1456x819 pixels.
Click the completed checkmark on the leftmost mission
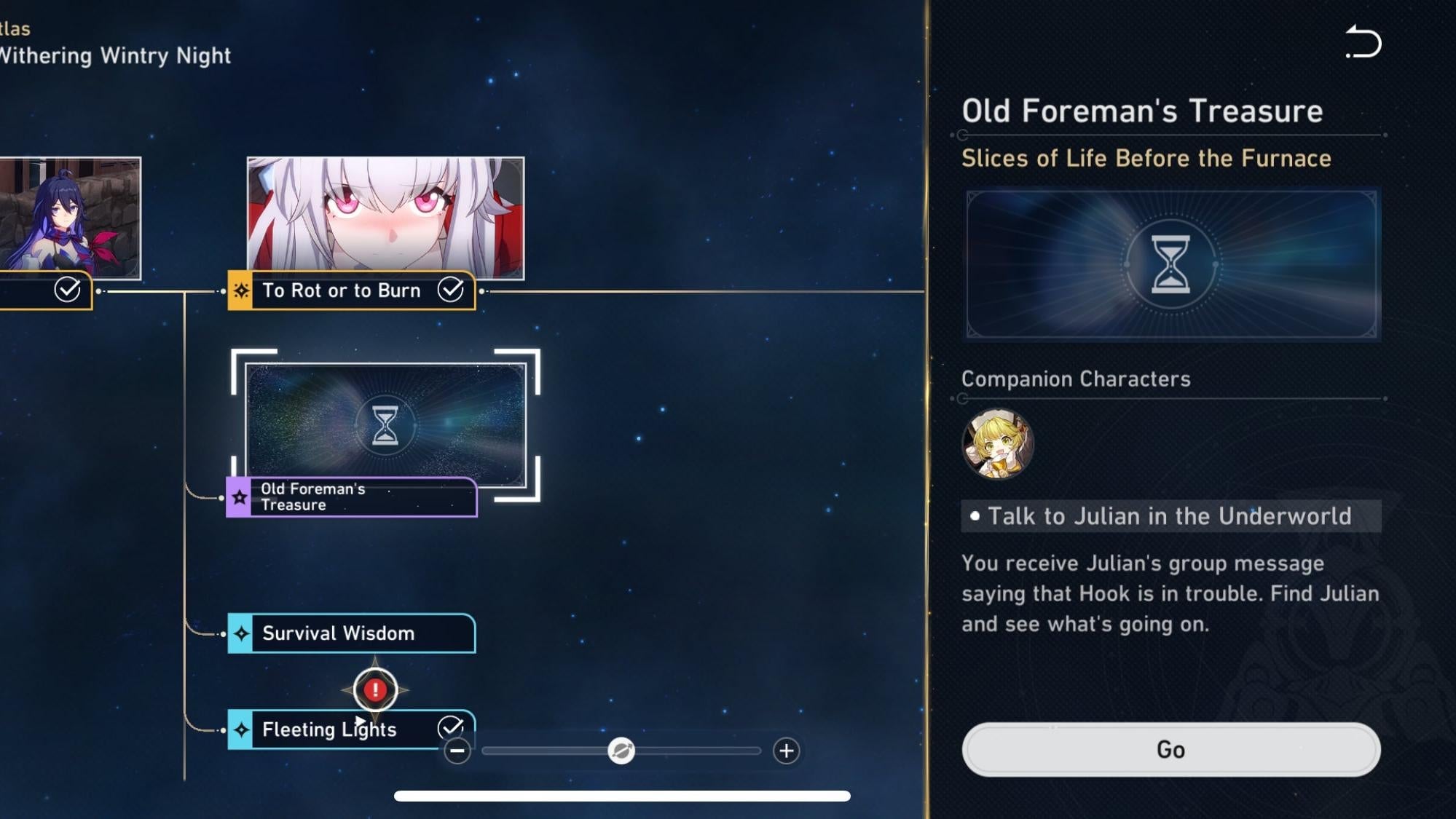click(68, 290)
